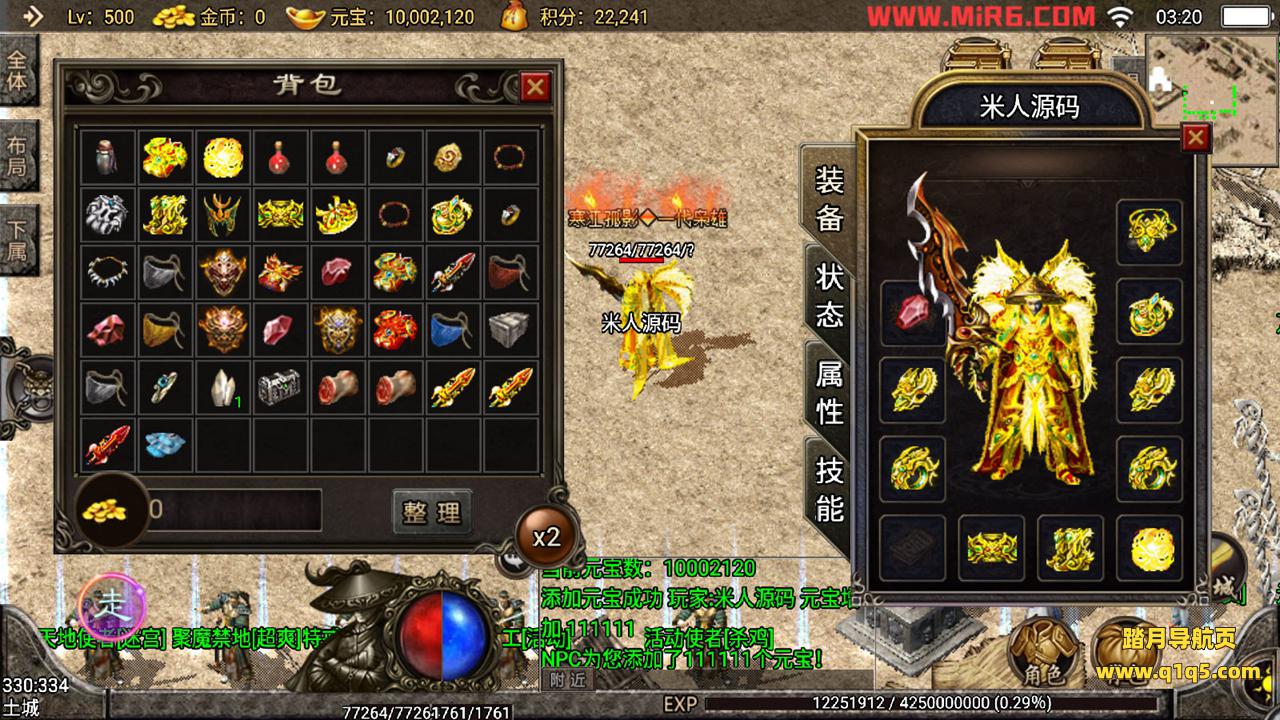The height and width of the screenshot is (720, 1280).
Task: Choose the 下属 subordinates button
Action: 18,240
